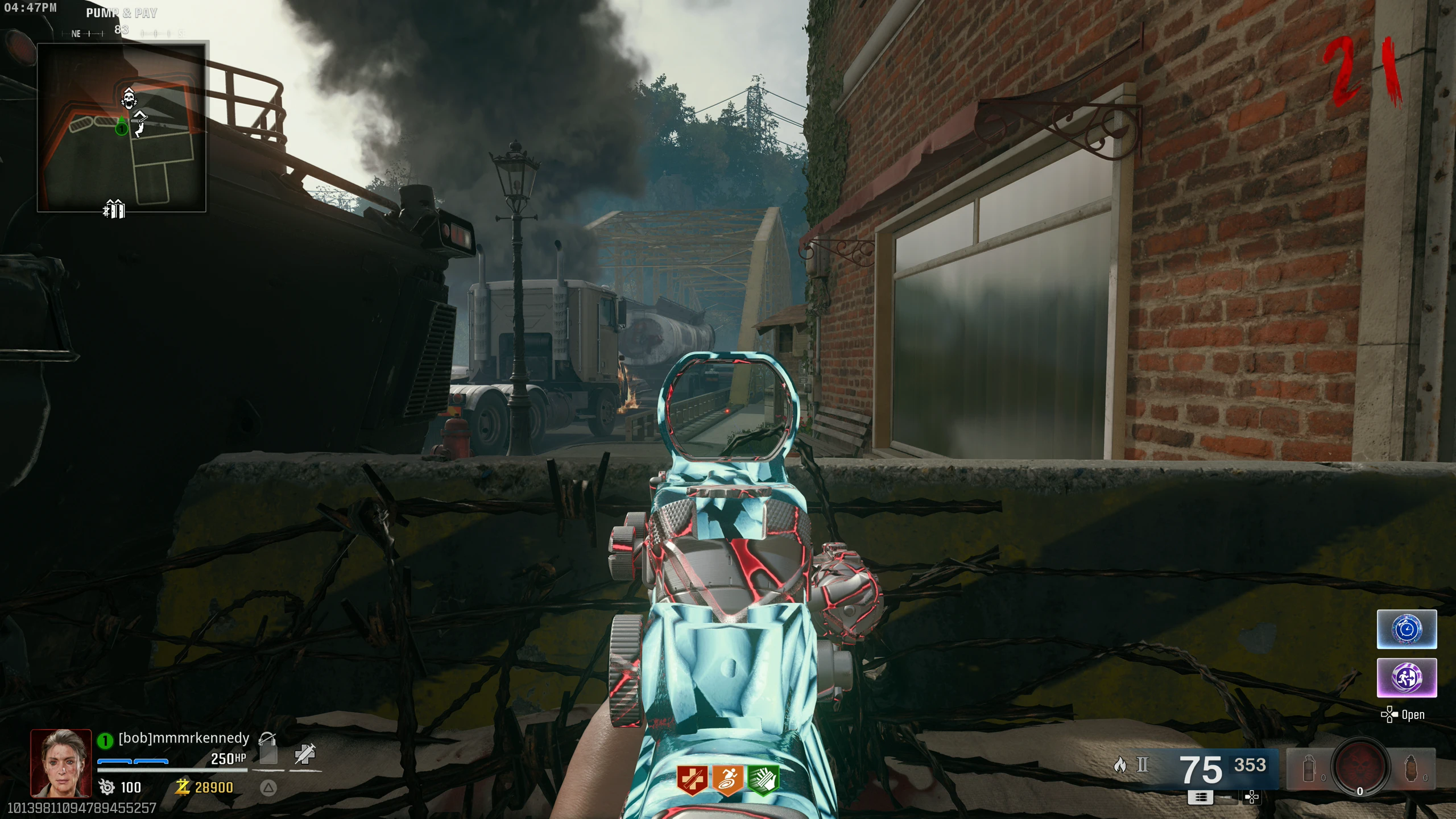Viewport: 1456px width, 819px height.
Task: Click the minimap
Action: click(x=121, y=127)
